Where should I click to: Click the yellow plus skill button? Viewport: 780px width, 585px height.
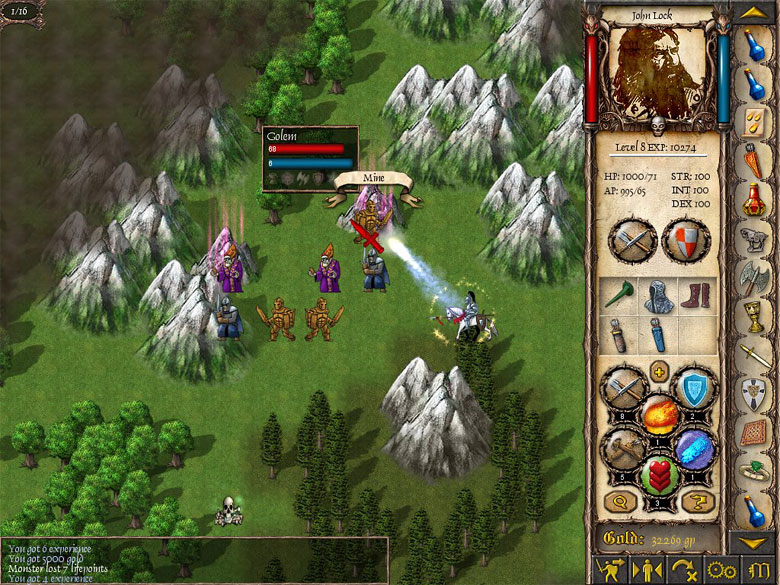pos(659,373)
